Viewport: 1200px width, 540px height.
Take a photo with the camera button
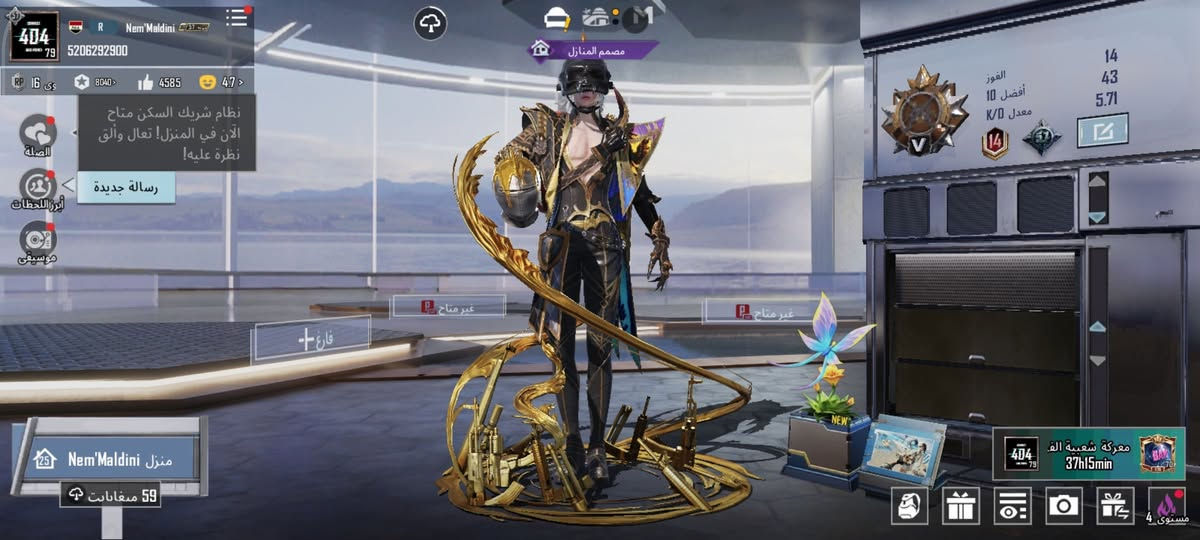pyautogui.click(x=1064, y=506)
